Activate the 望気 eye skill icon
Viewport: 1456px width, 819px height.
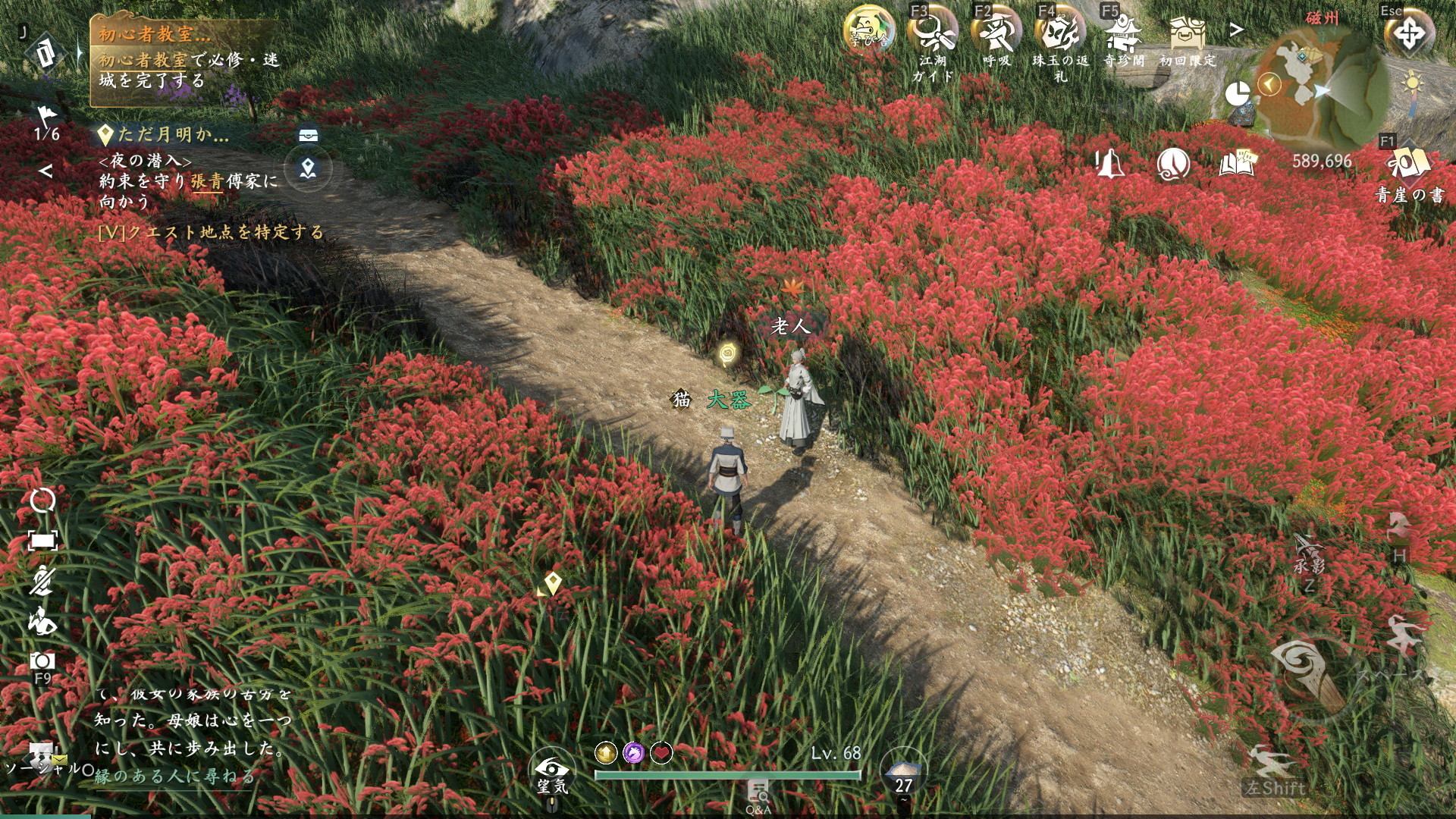552,769
